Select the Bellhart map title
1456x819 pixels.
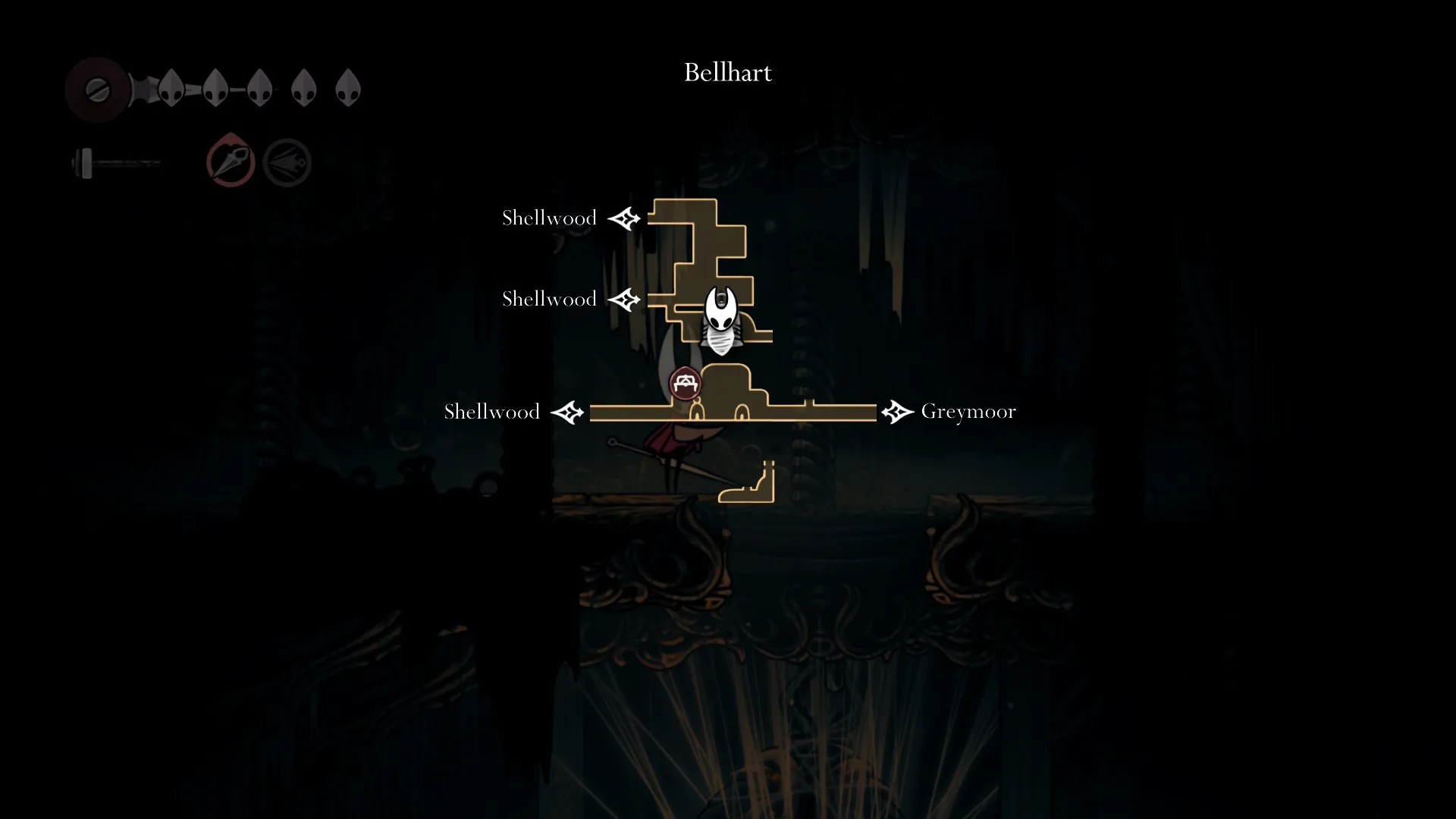click(727, 72)
